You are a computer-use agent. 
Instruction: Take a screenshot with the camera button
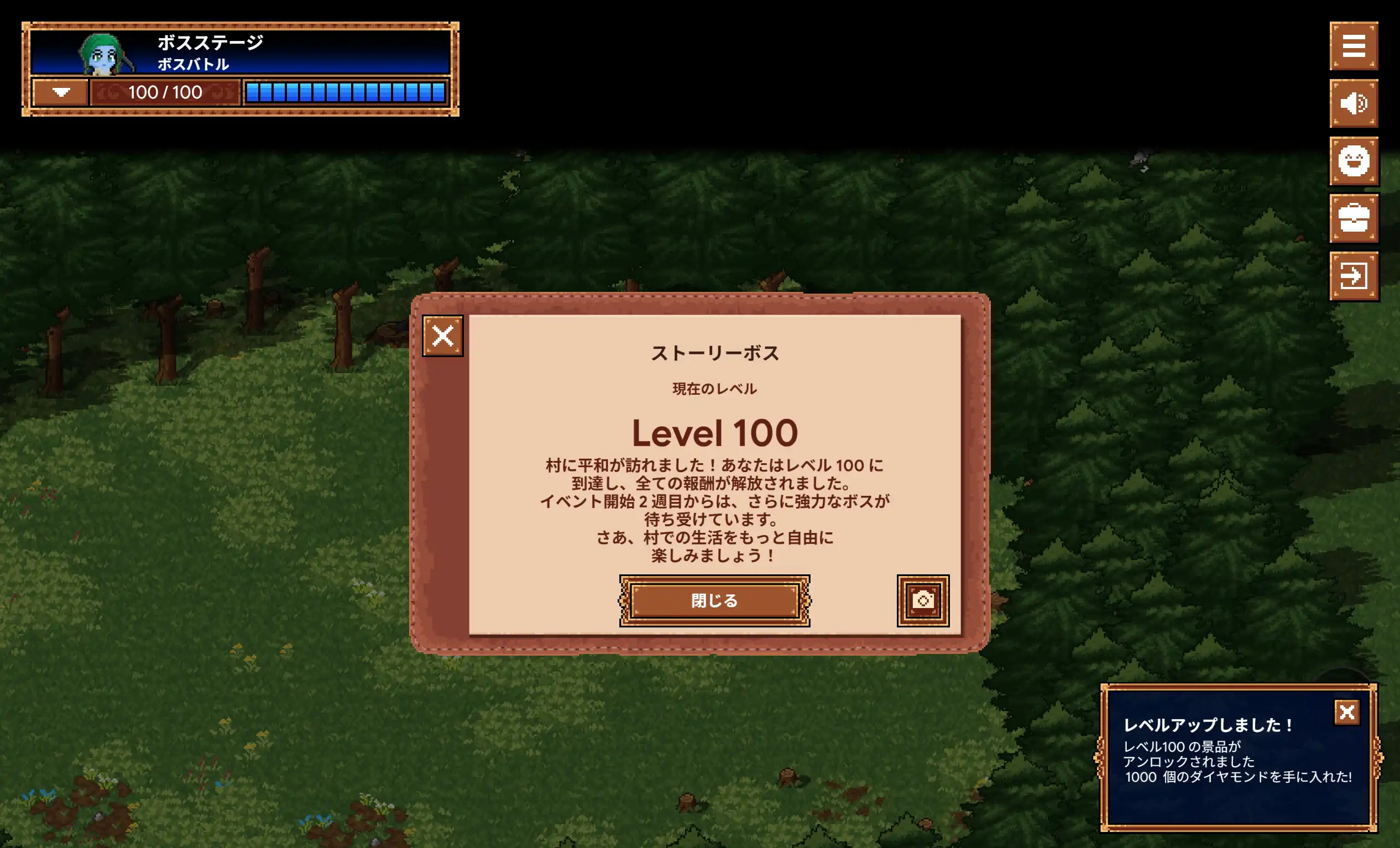point(923,600)
